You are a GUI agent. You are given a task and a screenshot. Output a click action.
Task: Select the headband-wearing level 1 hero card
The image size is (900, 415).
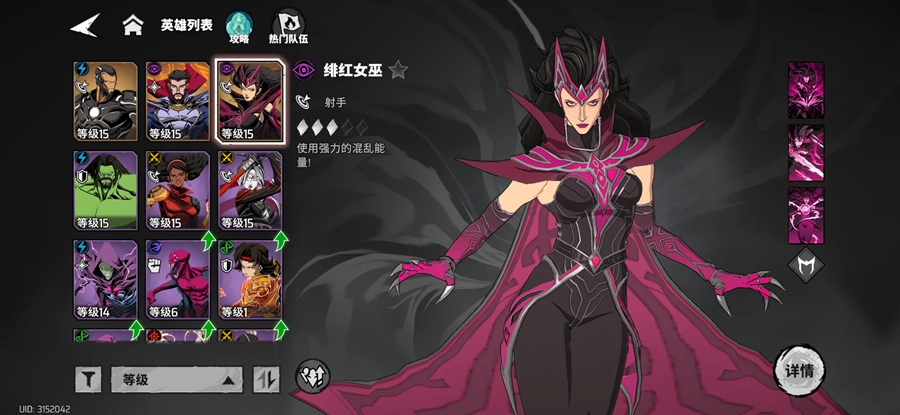[x=250, y=279]
